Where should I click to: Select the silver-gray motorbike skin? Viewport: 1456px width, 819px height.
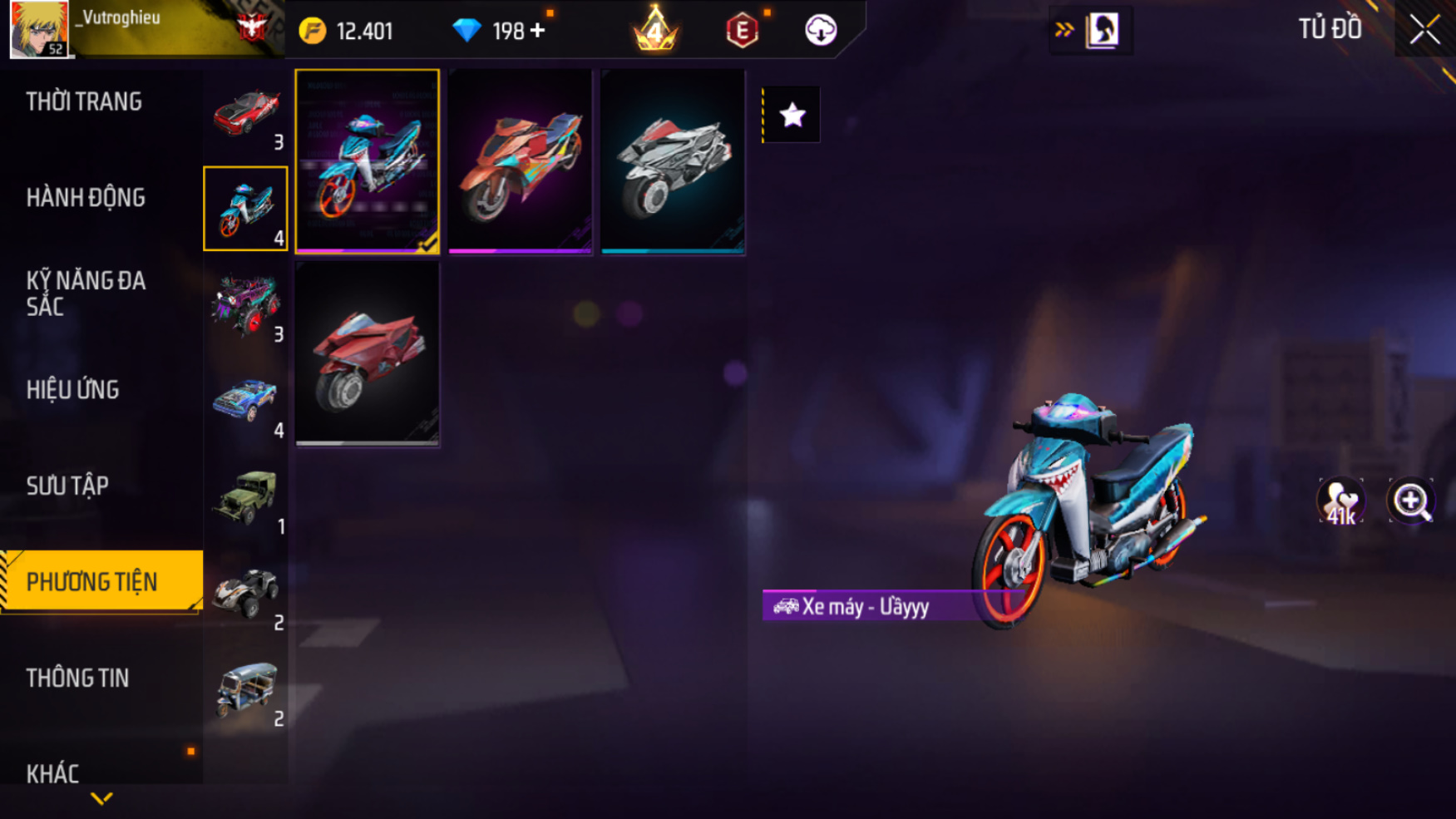coord(673,161)
